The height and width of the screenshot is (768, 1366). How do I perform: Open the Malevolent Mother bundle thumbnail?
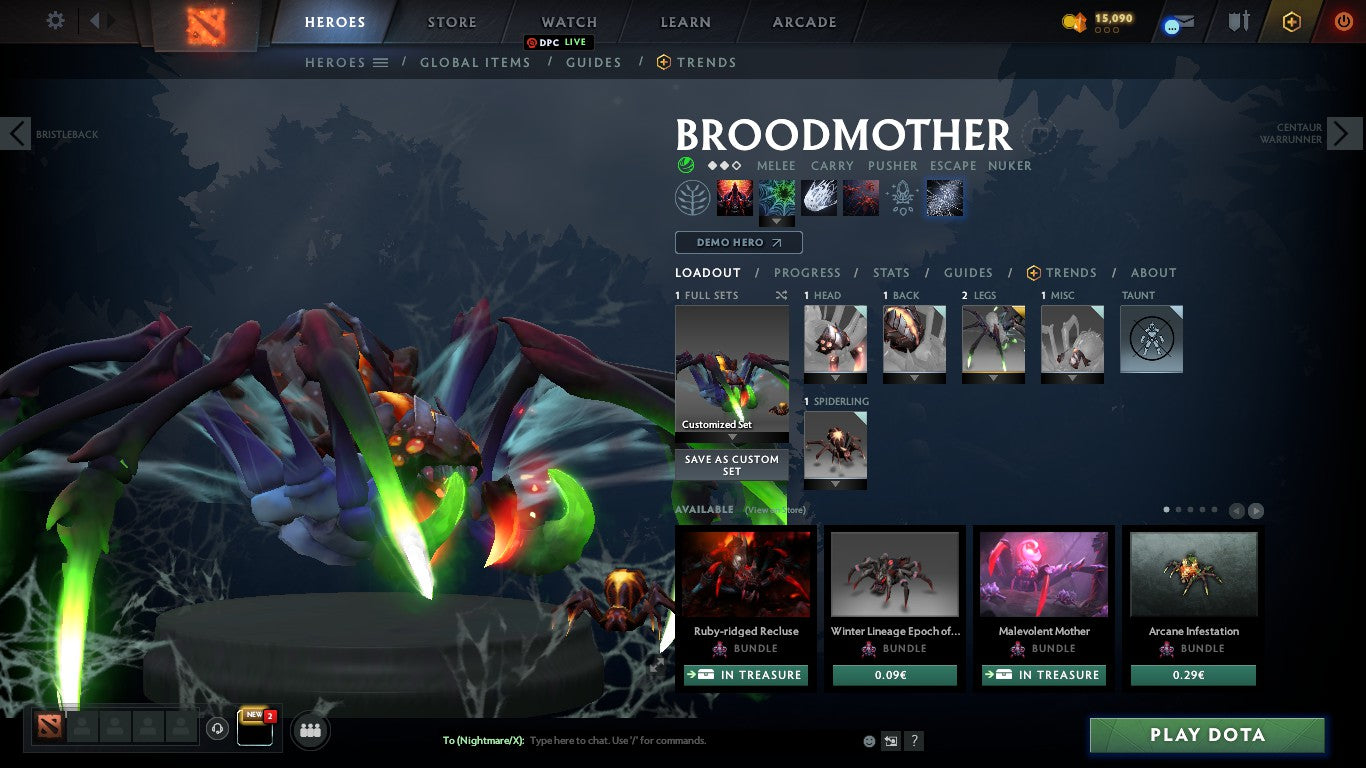pyautogui.click(x=1044, y=573)
